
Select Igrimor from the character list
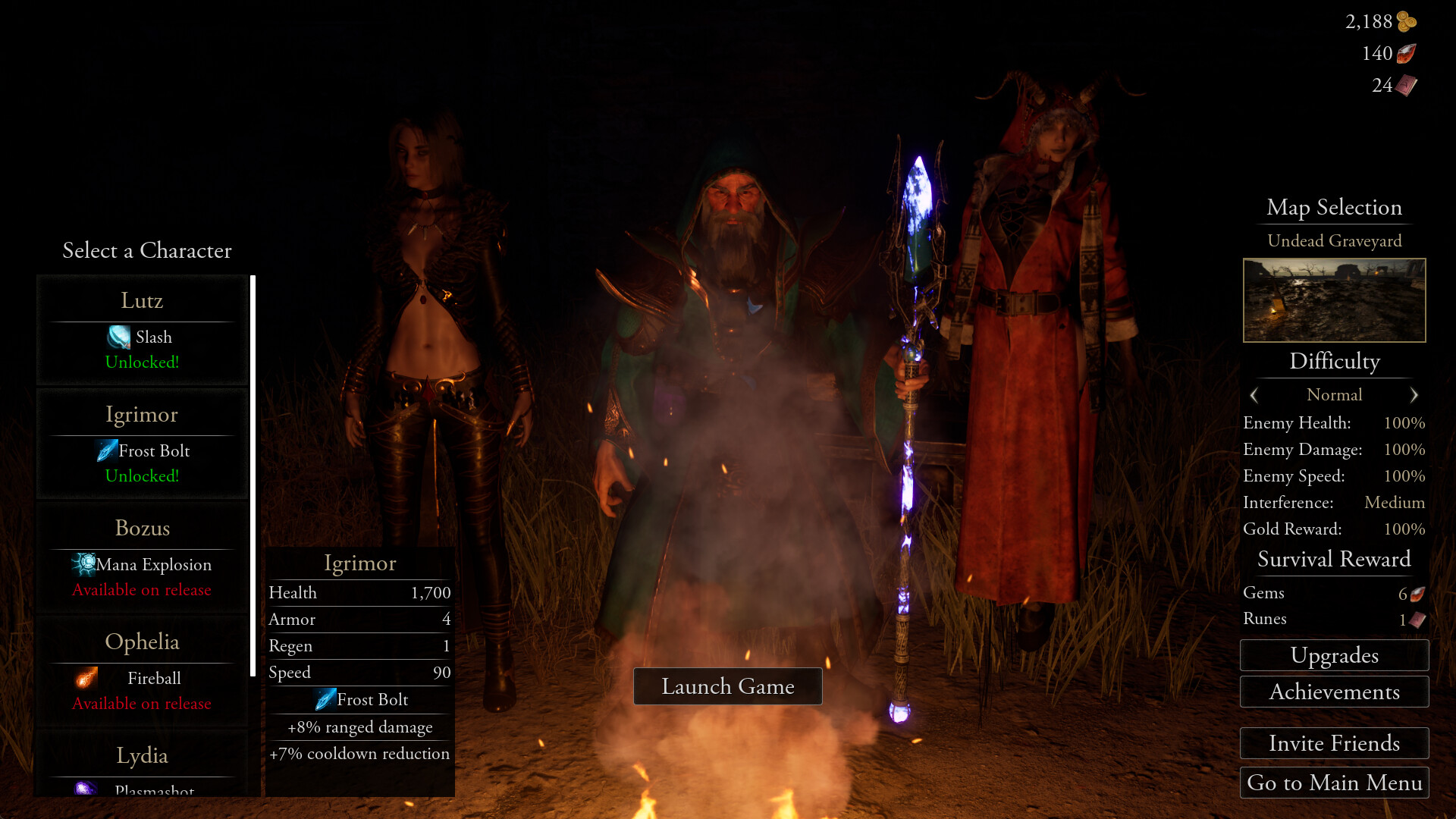(142, 414)
